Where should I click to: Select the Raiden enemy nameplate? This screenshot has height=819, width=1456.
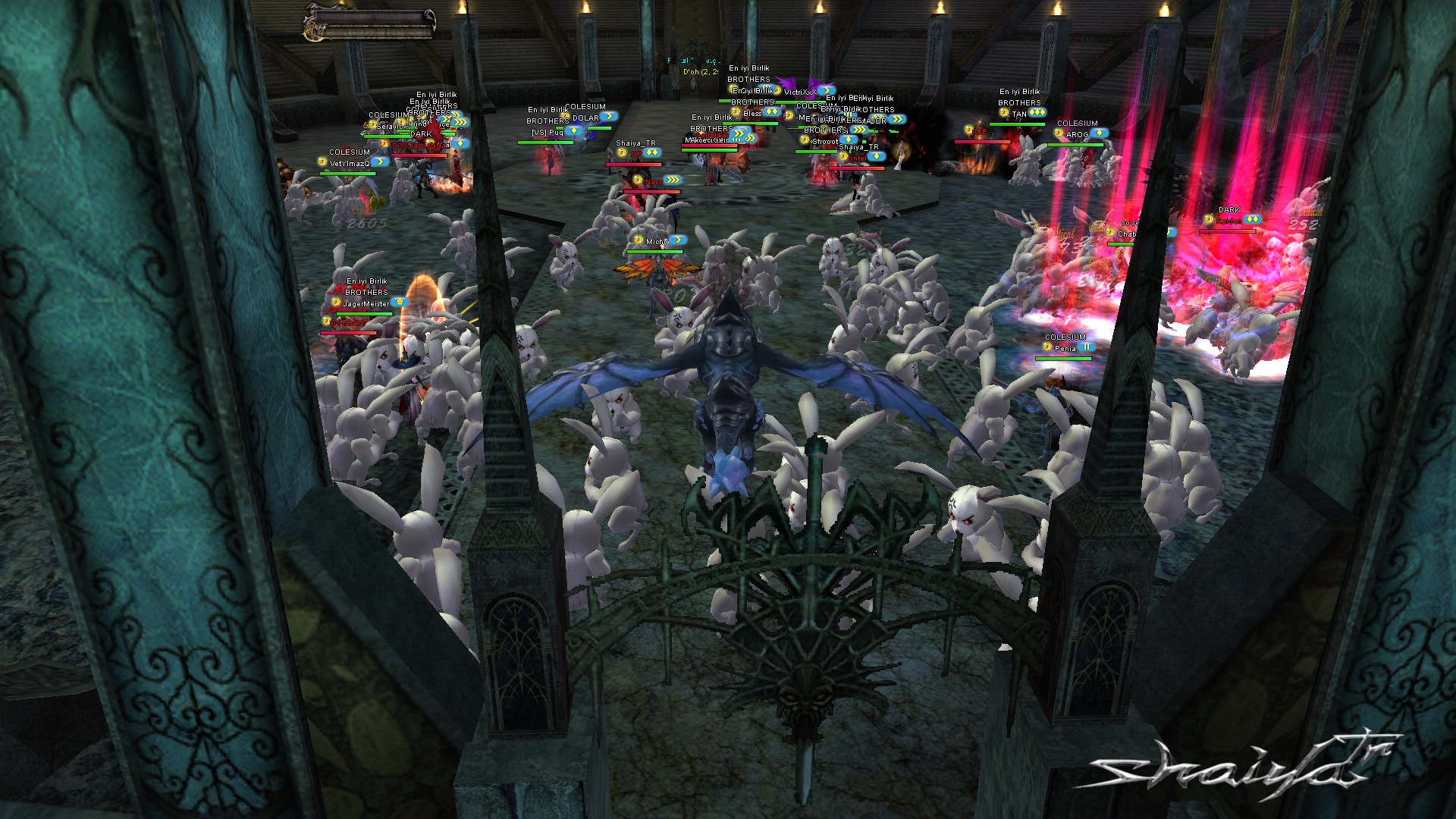[1228, 221]
